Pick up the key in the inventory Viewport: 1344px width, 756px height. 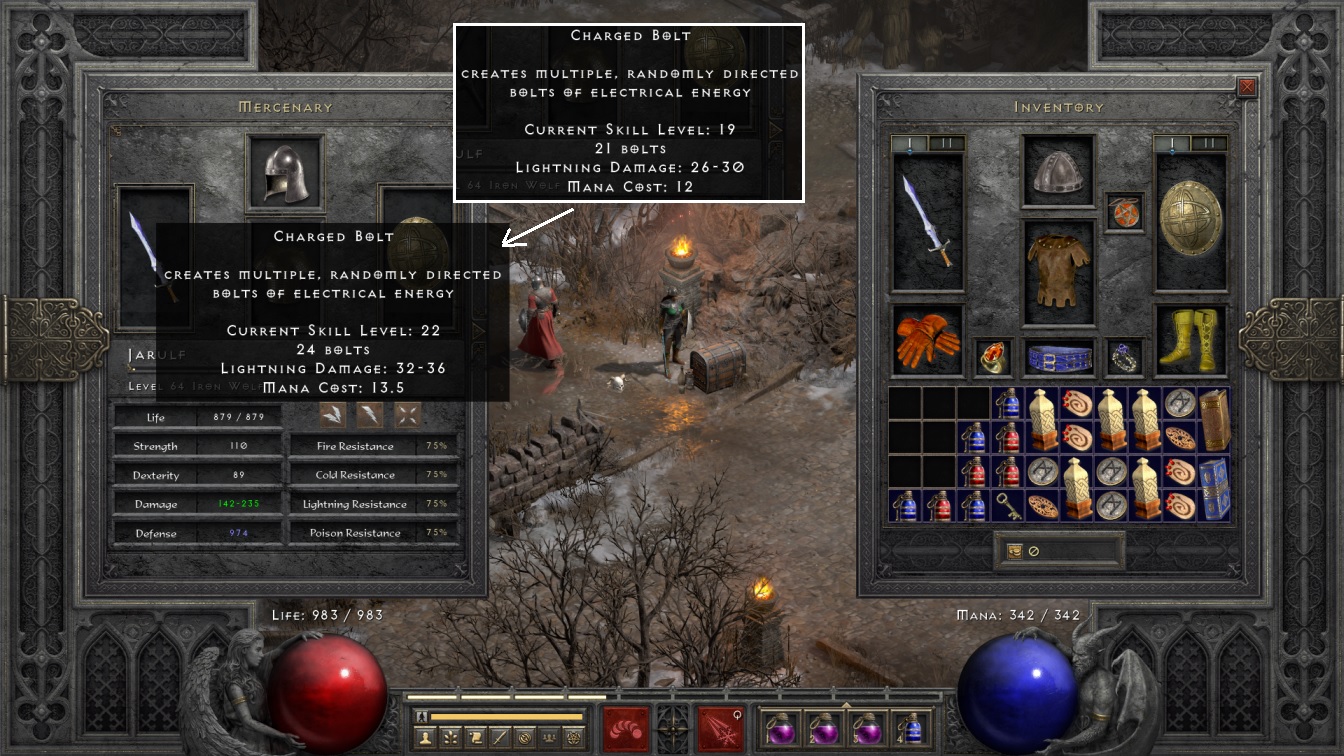[x=1008, y=505]
